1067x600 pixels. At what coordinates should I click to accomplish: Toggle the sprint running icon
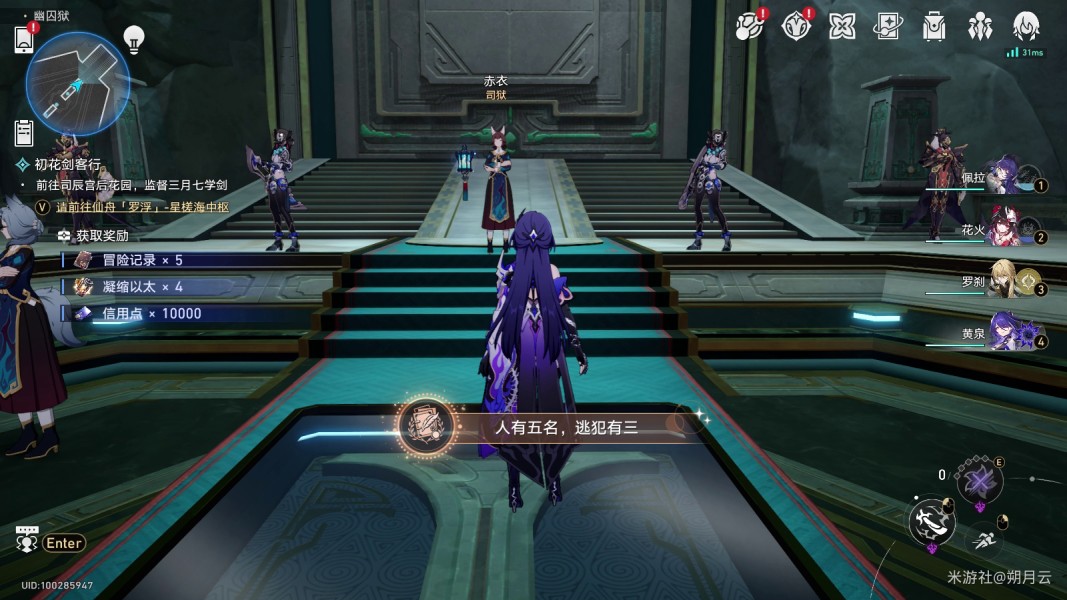pyautogui.click(x=986, y=539)
